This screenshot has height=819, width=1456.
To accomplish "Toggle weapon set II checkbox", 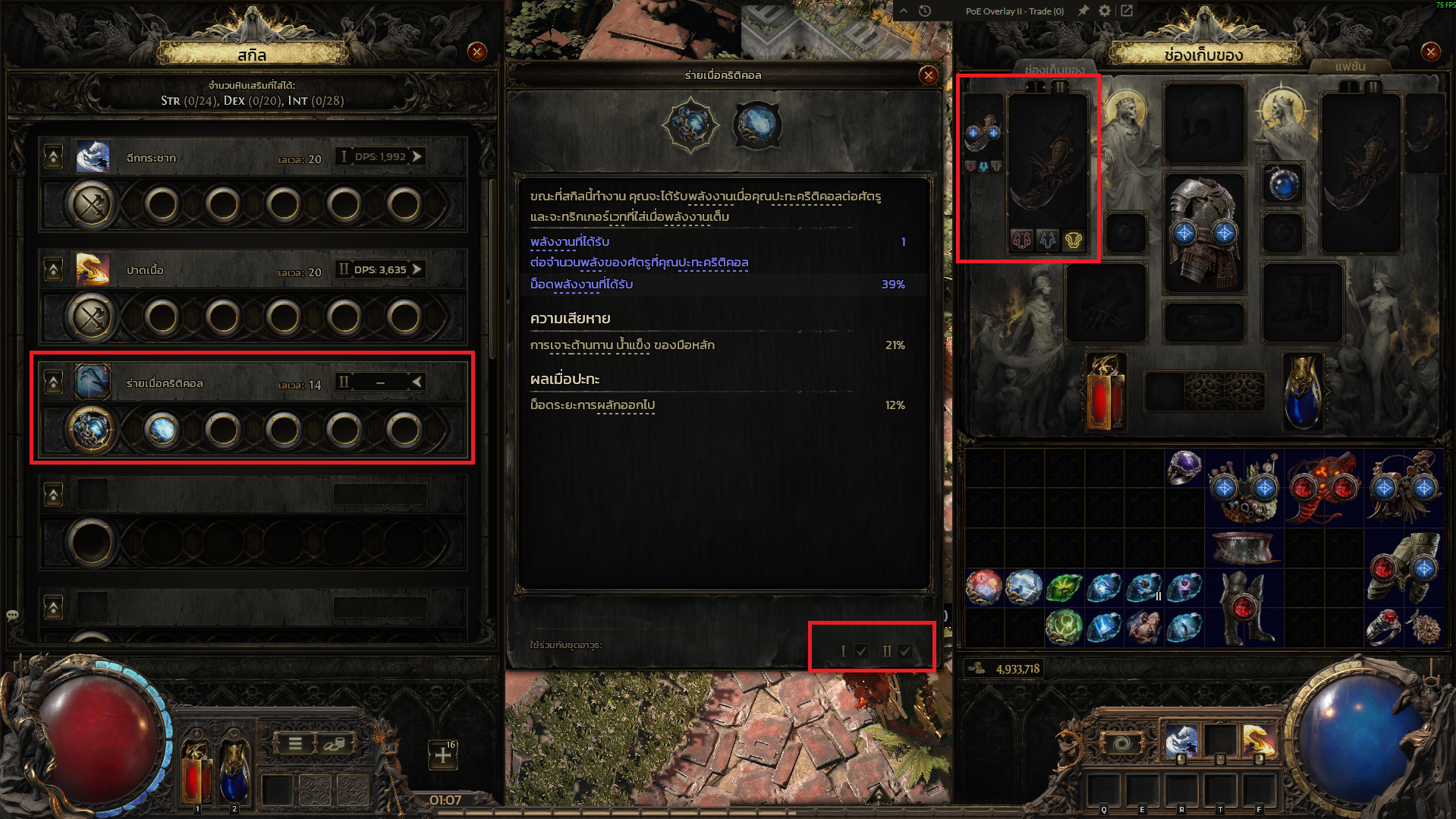I will [x=904, y=650].
